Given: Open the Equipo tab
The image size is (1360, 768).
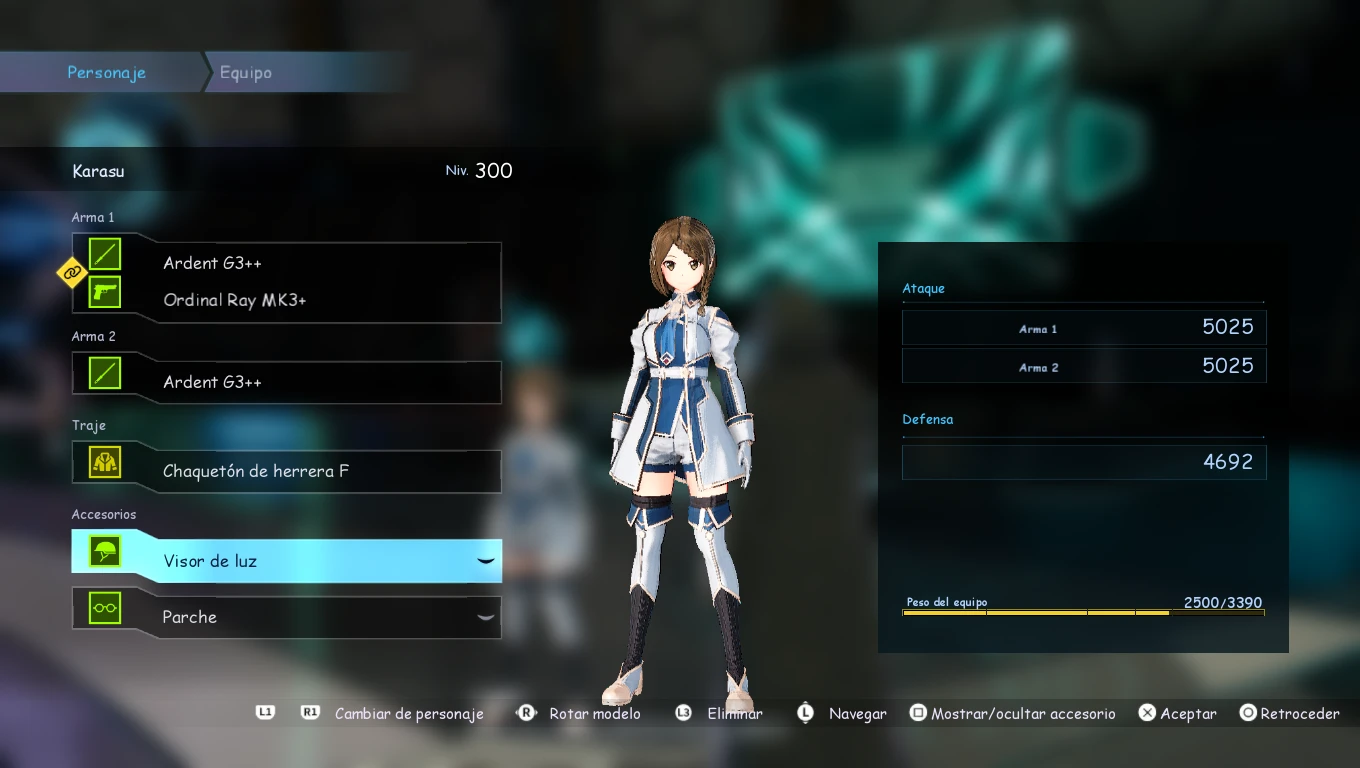Looking at the screenshot, I should coord(246,73).
